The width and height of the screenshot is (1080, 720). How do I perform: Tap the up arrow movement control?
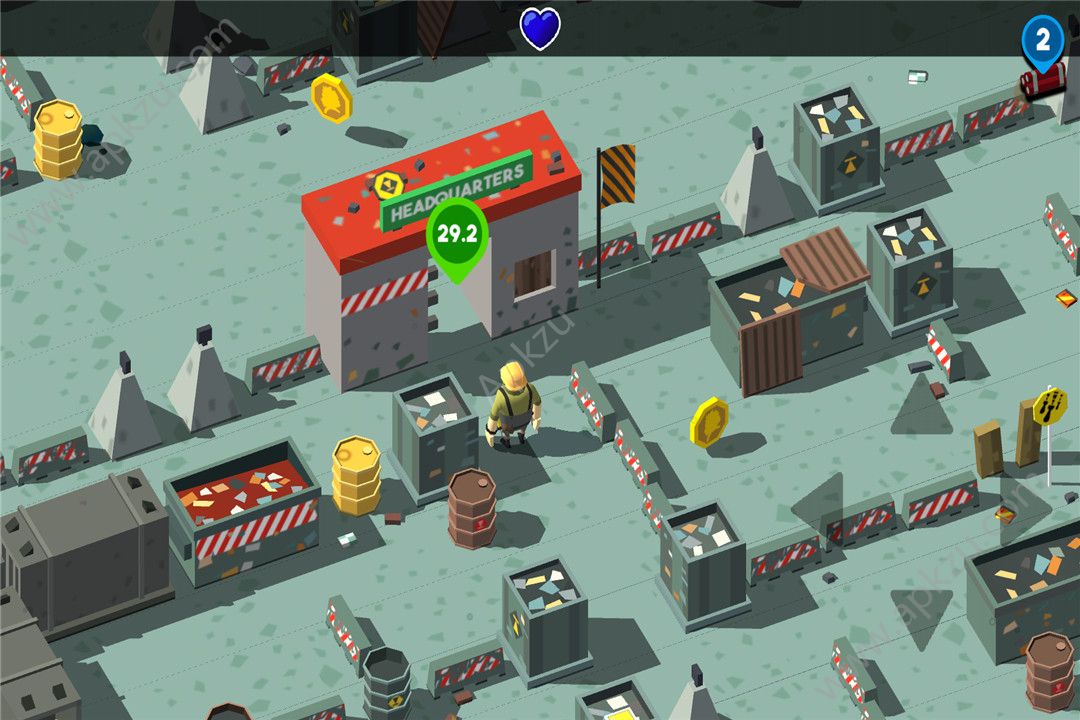point(921,406)
